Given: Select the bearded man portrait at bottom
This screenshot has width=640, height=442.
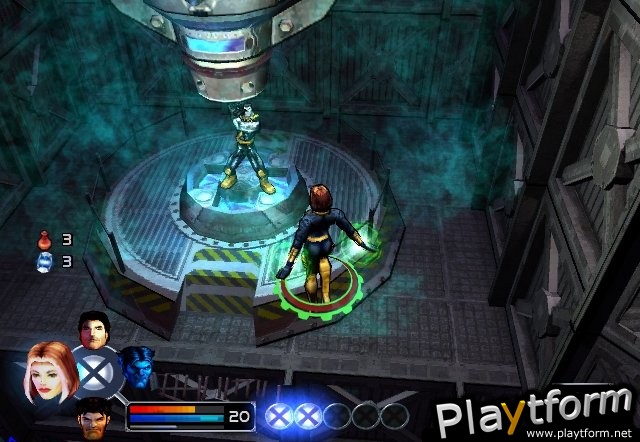Looking at the screenshot, I should coord(94,414).
